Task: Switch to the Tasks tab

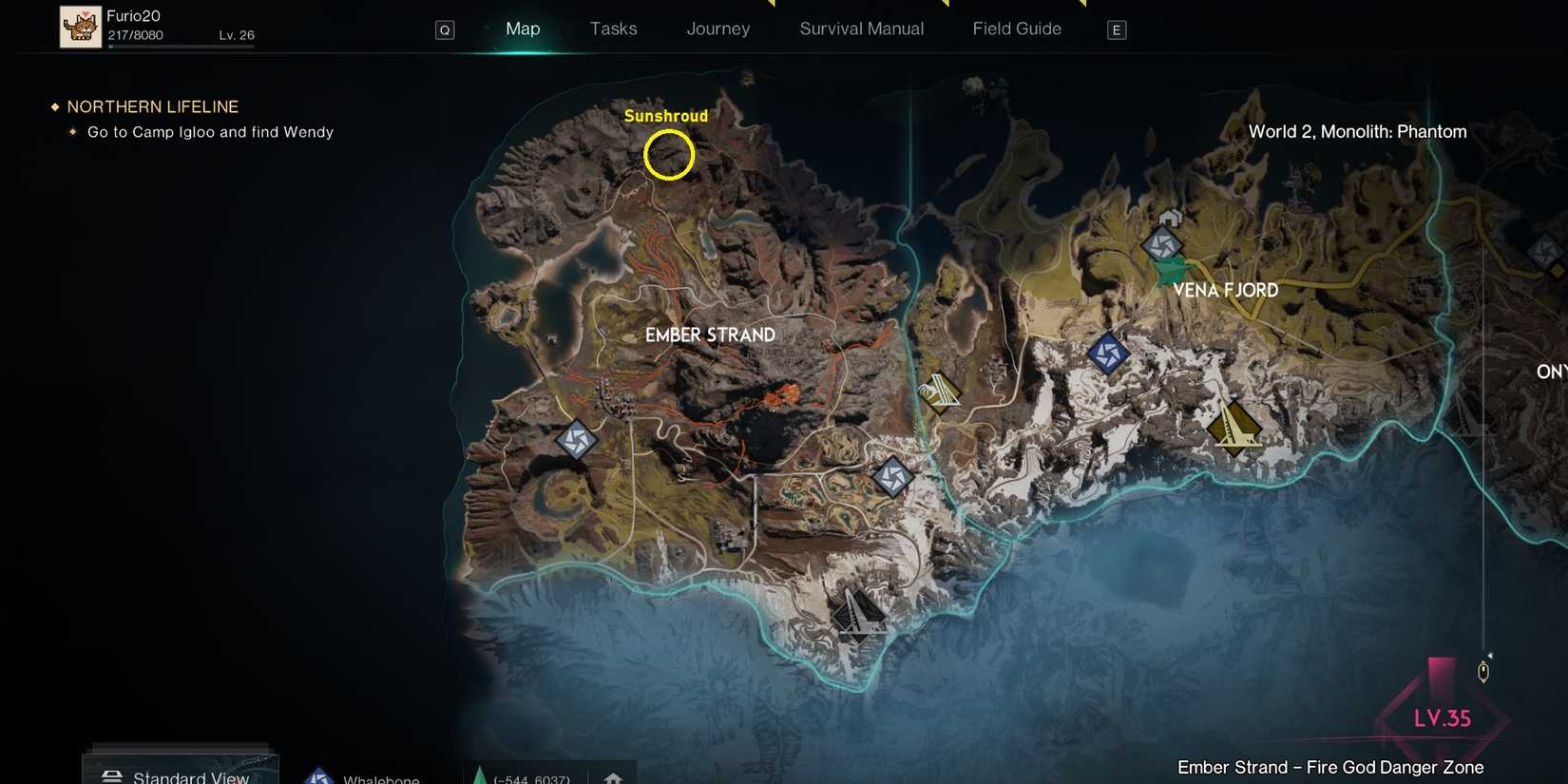Action: tap(613, 29)
